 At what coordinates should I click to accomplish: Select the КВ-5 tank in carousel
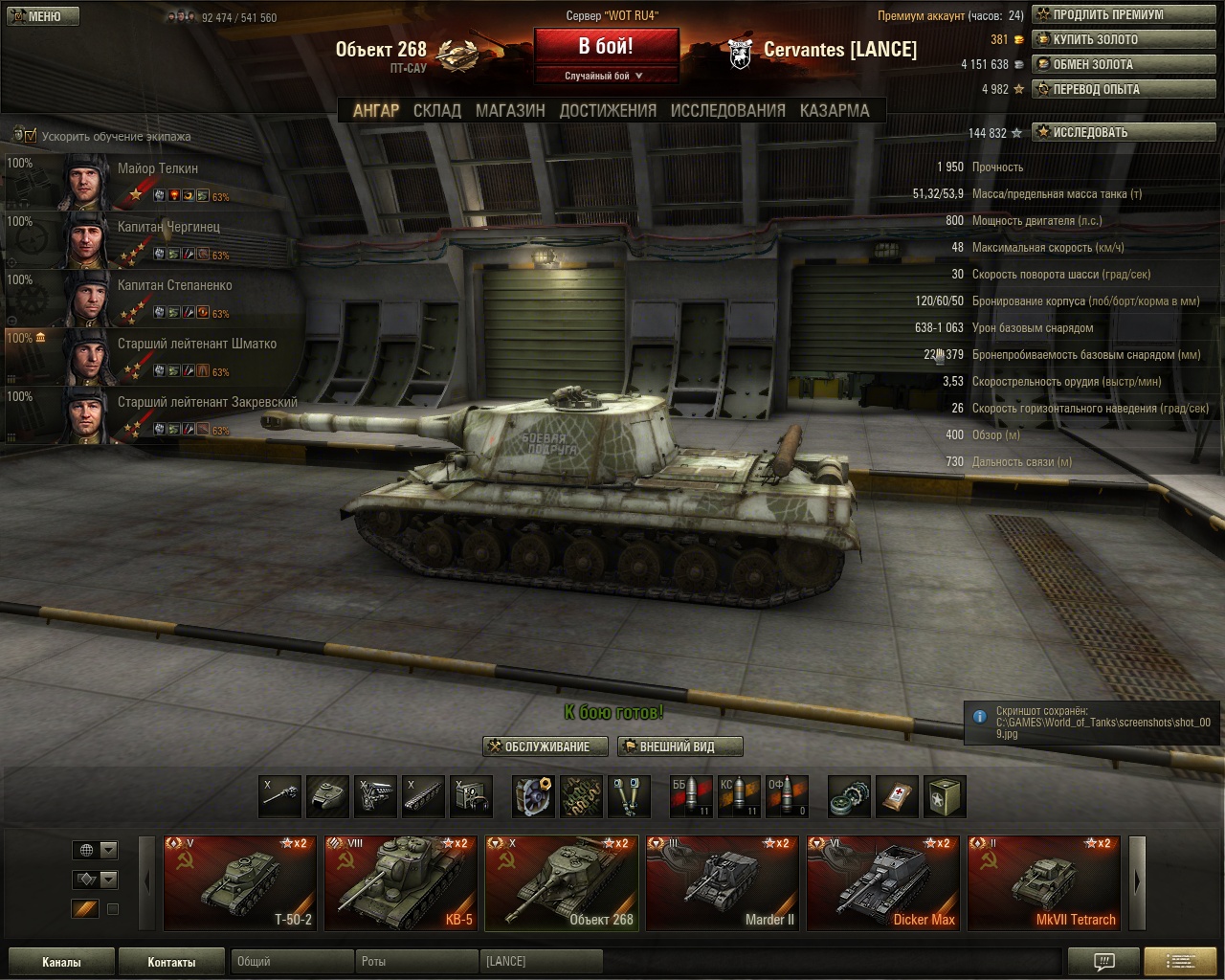point(400,883)
